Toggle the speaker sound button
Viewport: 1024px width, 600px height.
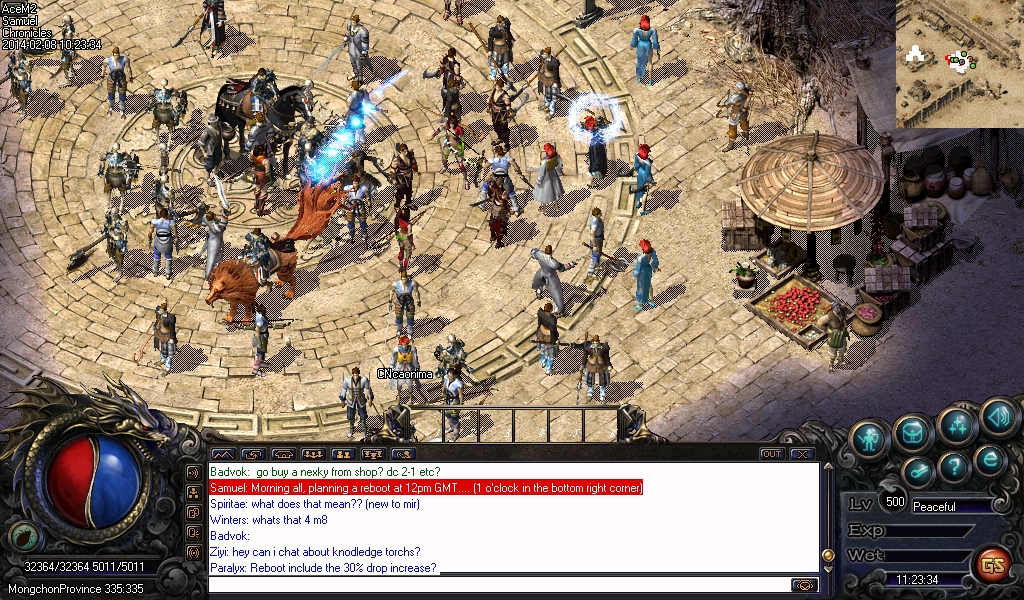point(997,416)
